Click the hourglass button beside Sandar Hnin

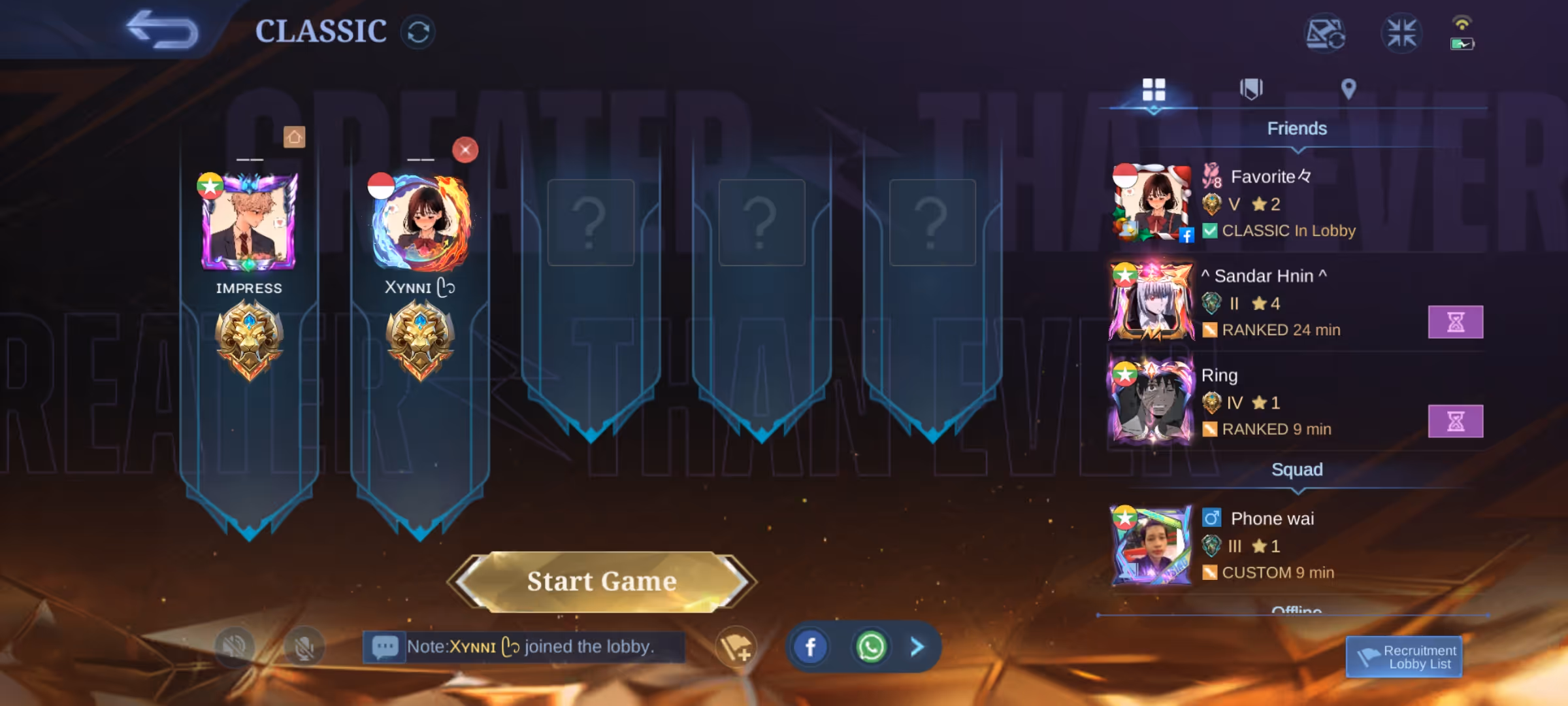(x=1455, y=322)
